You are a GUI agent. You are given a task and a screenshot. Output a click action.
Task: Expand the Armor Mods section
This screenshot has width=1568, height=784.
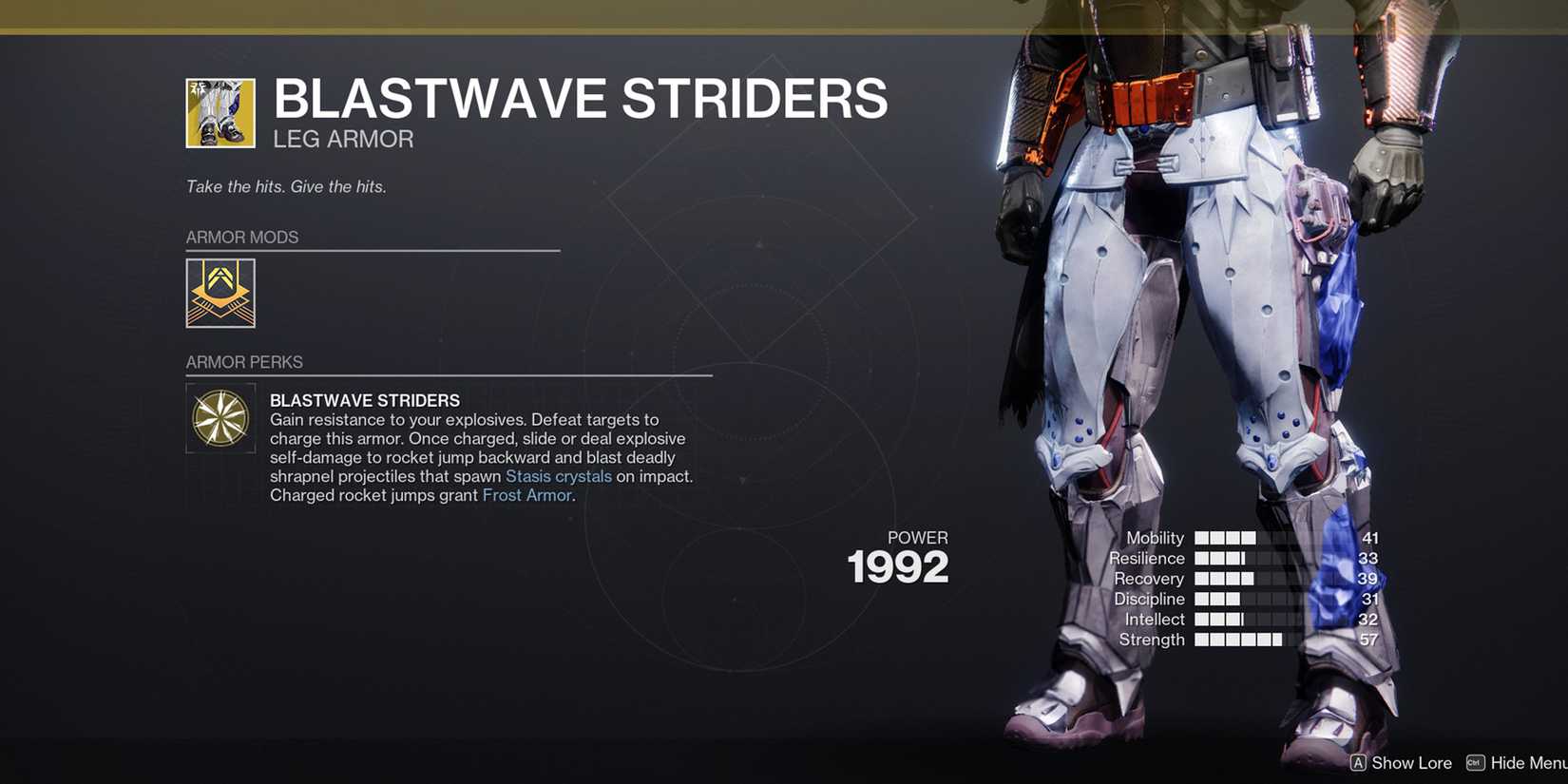point(242,237)
